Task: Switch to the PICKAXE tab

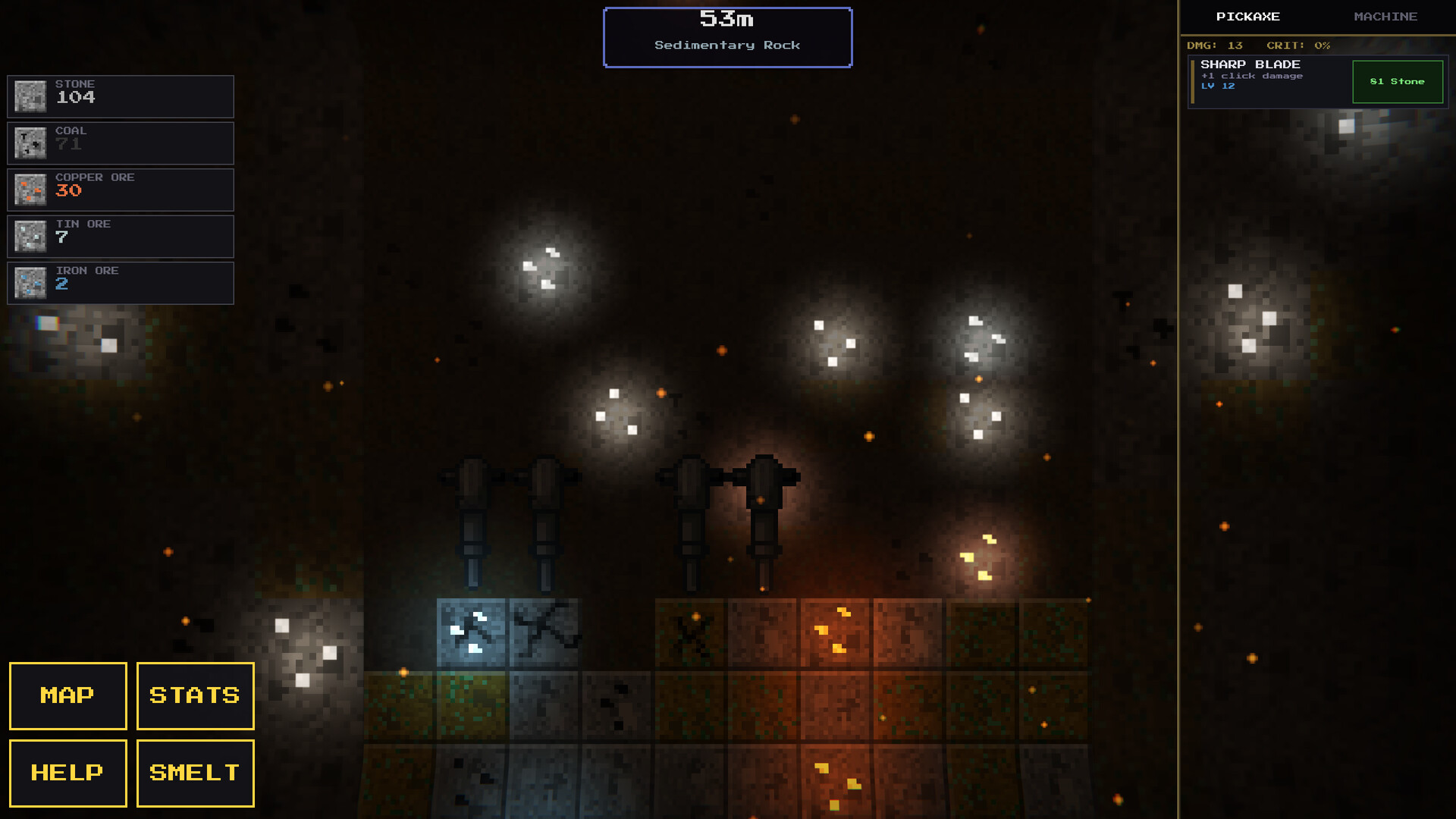Action: pyautogui.click(x=1250, y=16)
